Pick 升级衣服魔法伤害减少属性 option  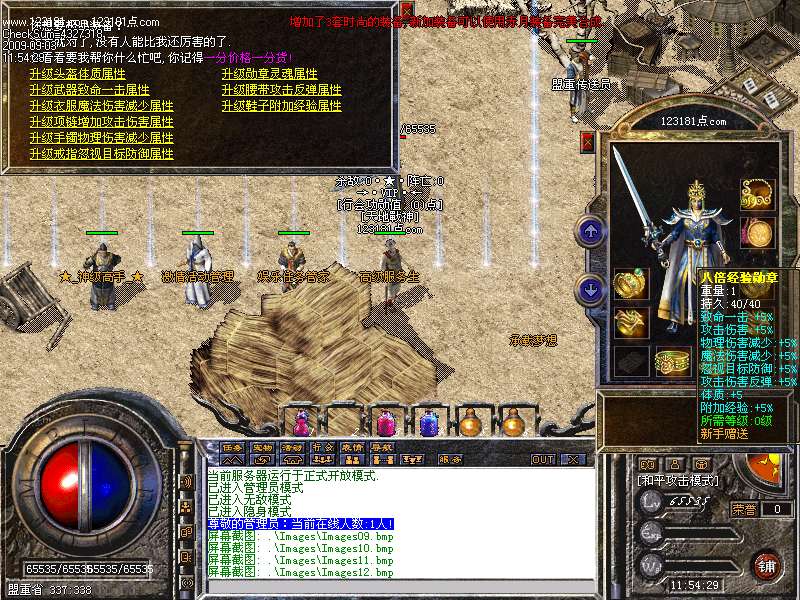101,106
